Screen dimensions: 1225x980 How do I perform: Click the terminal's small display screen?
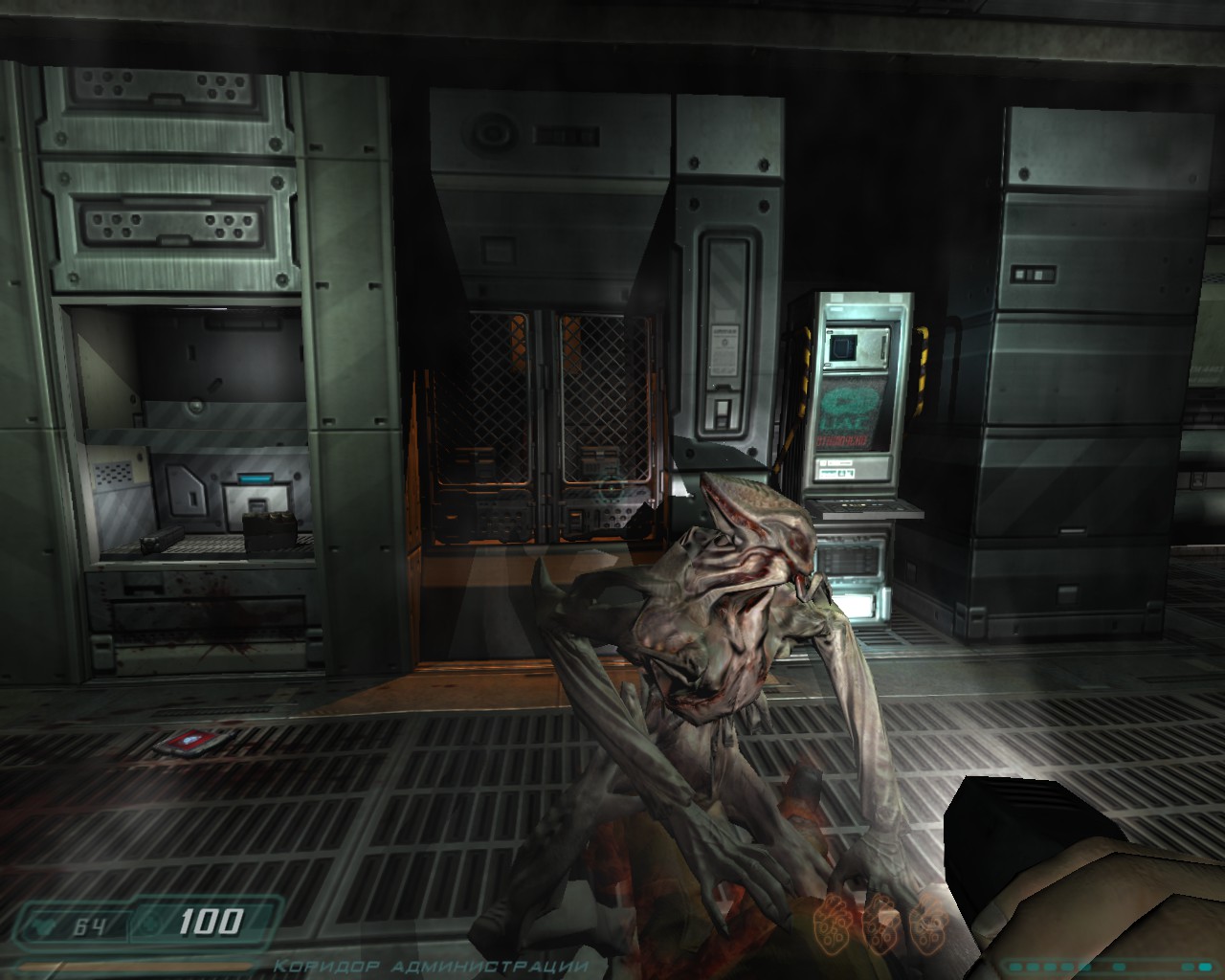tap(843, 346)
